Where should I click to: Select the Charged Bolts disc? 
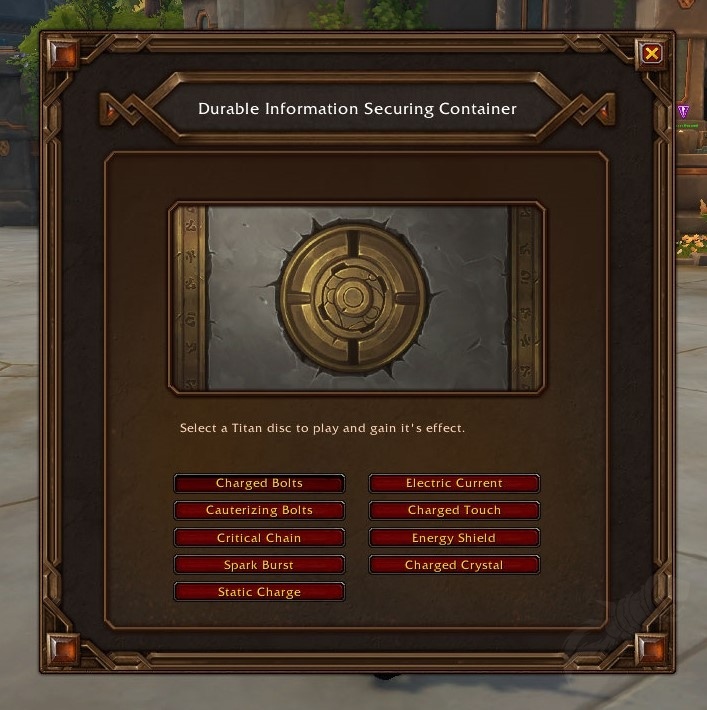pyautogui.click(x=259, y=484)
